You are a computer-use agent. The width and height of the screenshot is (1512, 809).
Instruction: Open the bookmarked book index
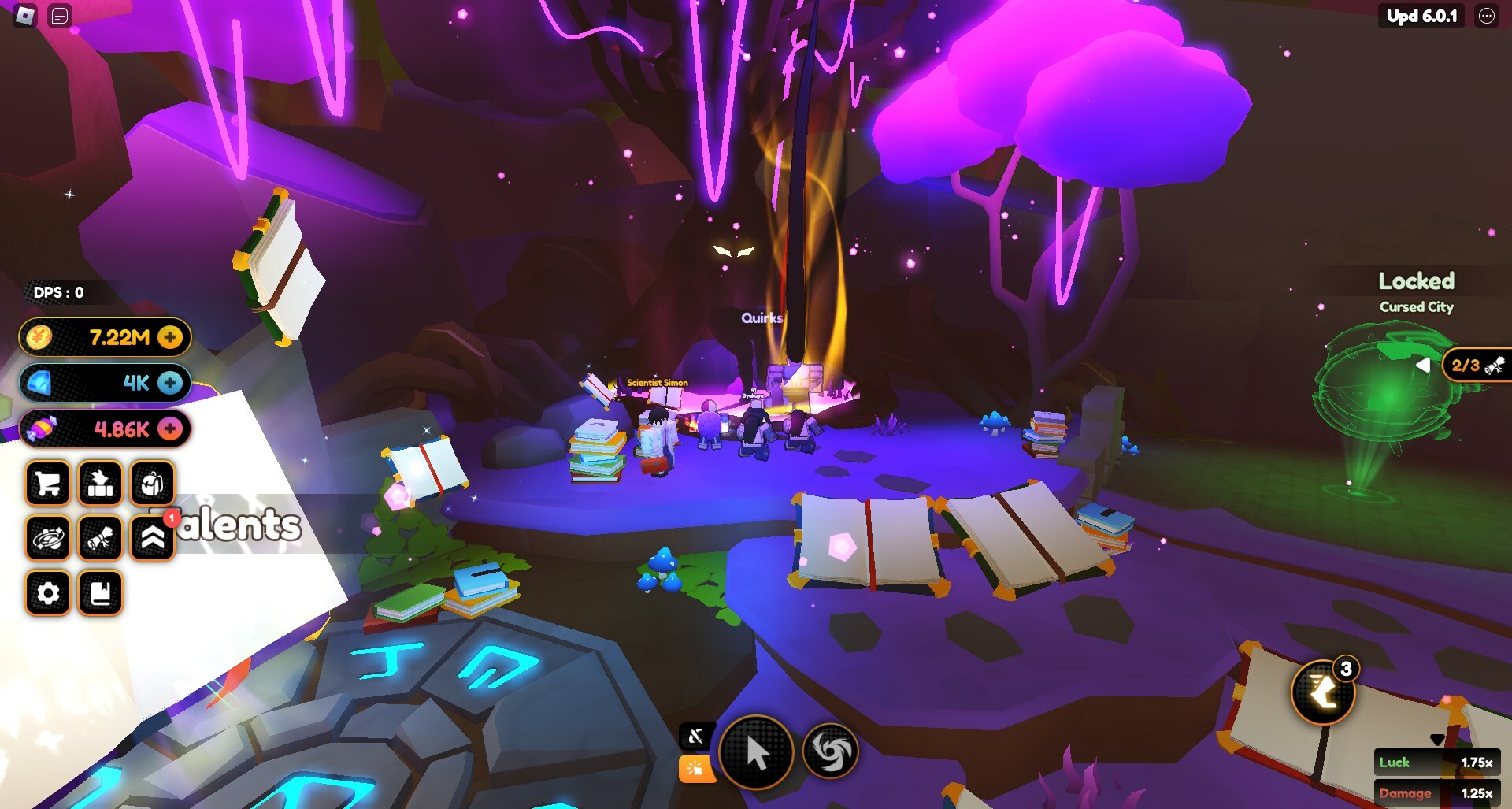[x=100, y=592]
